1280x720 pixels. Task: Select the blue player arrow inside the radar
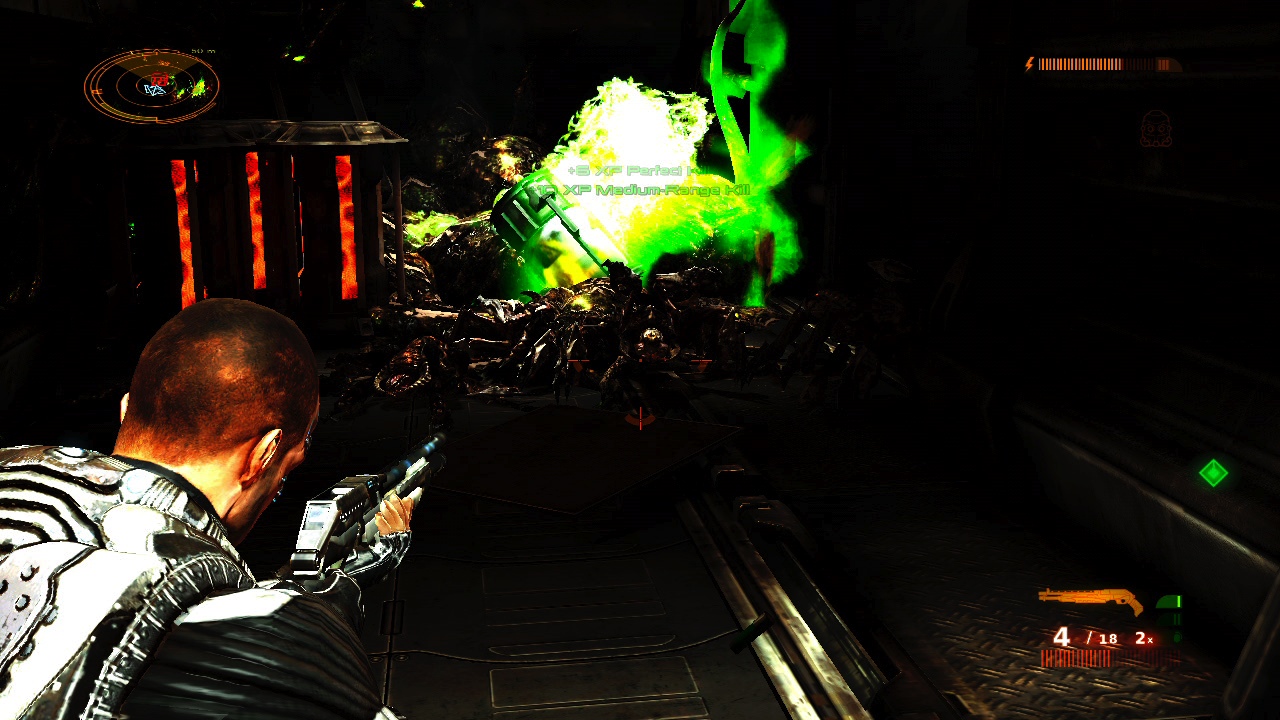point(155,89)
